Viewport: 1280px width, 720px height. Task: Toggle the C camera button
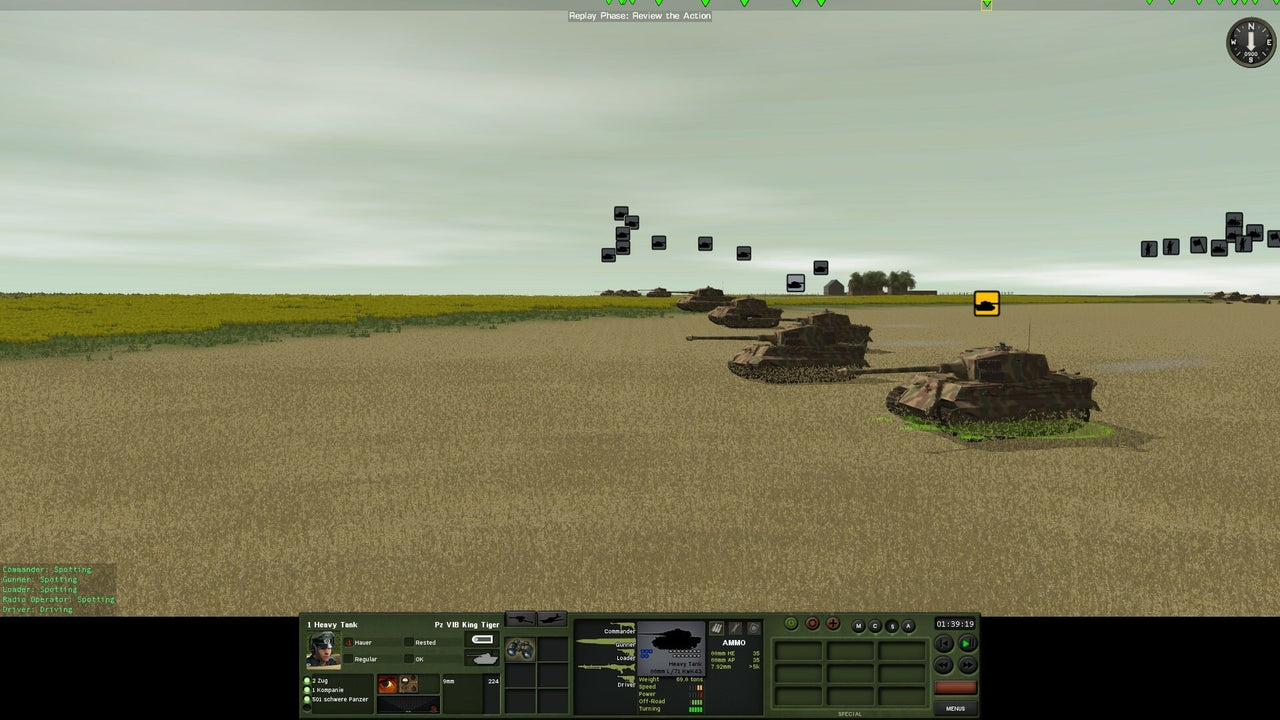876,626
